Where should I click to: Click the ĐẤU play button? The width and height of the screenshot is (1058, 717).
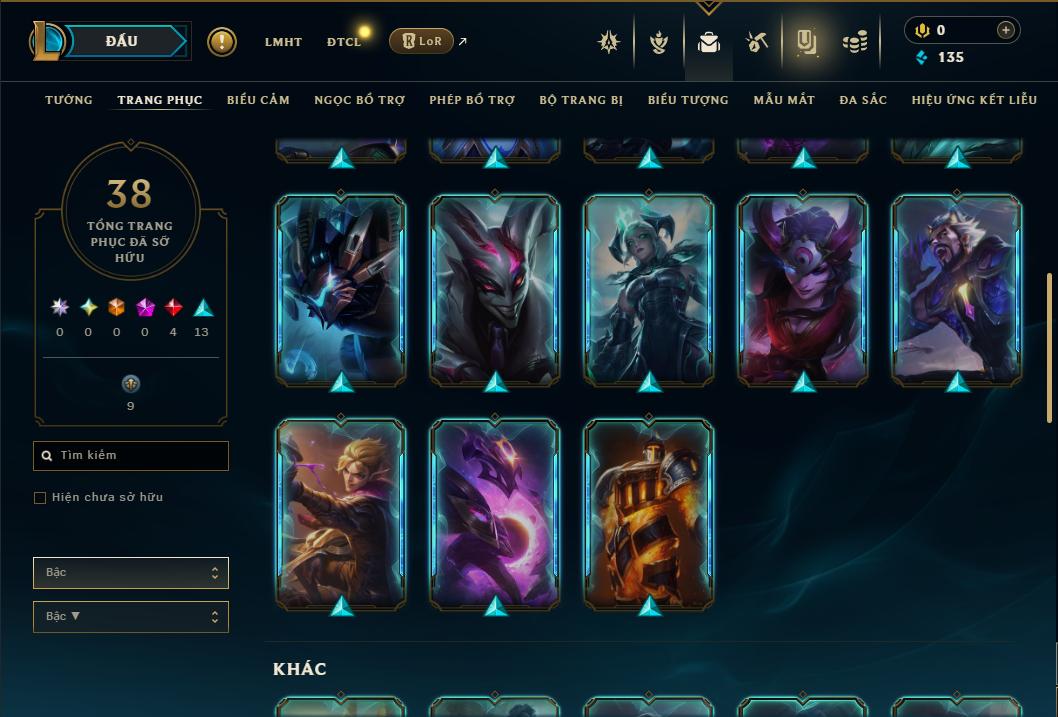click(x=121, y=41)
